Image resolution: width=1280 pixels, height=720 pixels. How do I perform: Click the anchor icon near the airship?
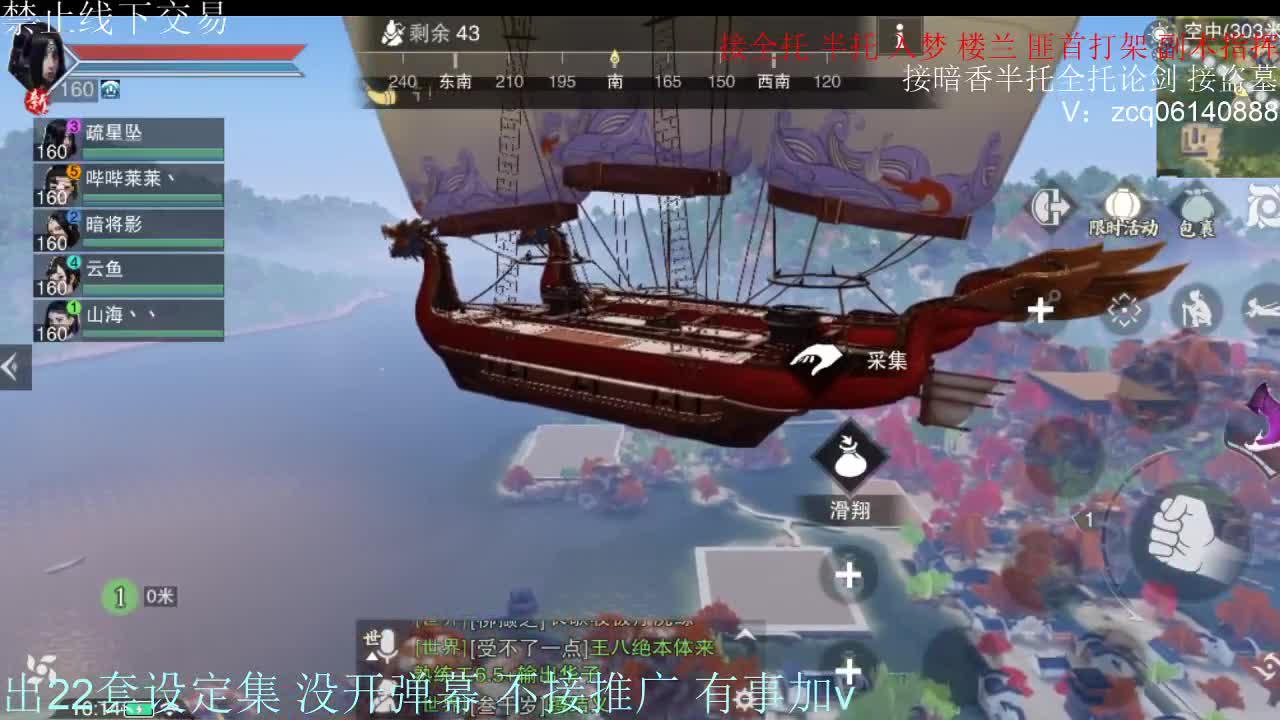click(x=1054, y=294)
